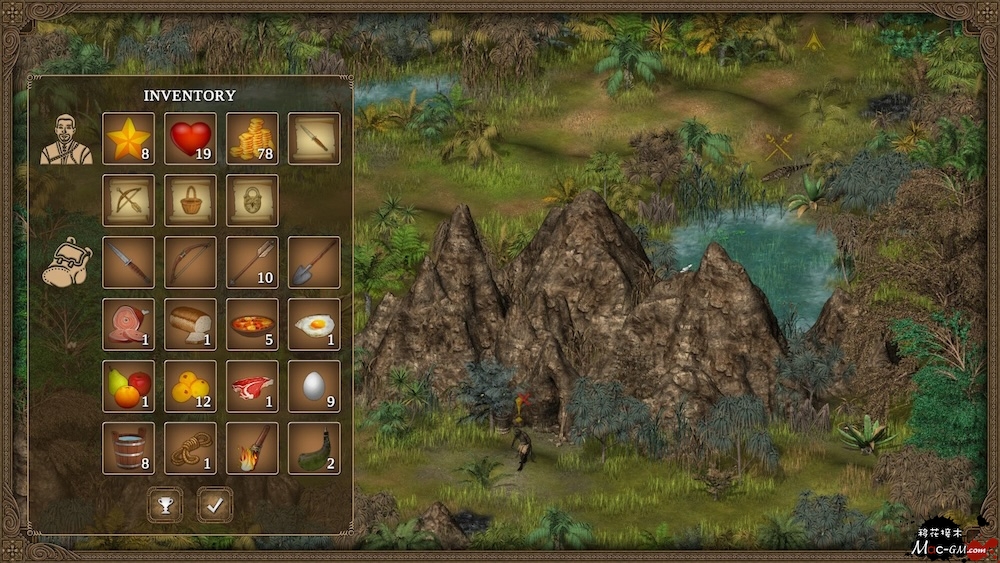Equip the knife from the backpack
1000x563 pixels.
click(x=129, y=262)
